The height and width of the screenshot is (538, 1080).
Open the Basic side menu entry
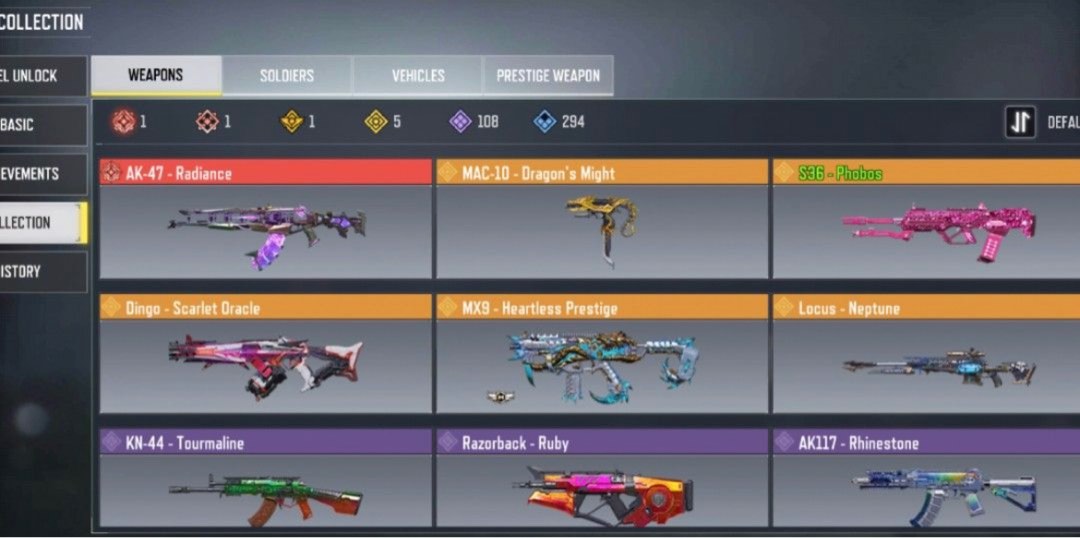pos(42,125)
